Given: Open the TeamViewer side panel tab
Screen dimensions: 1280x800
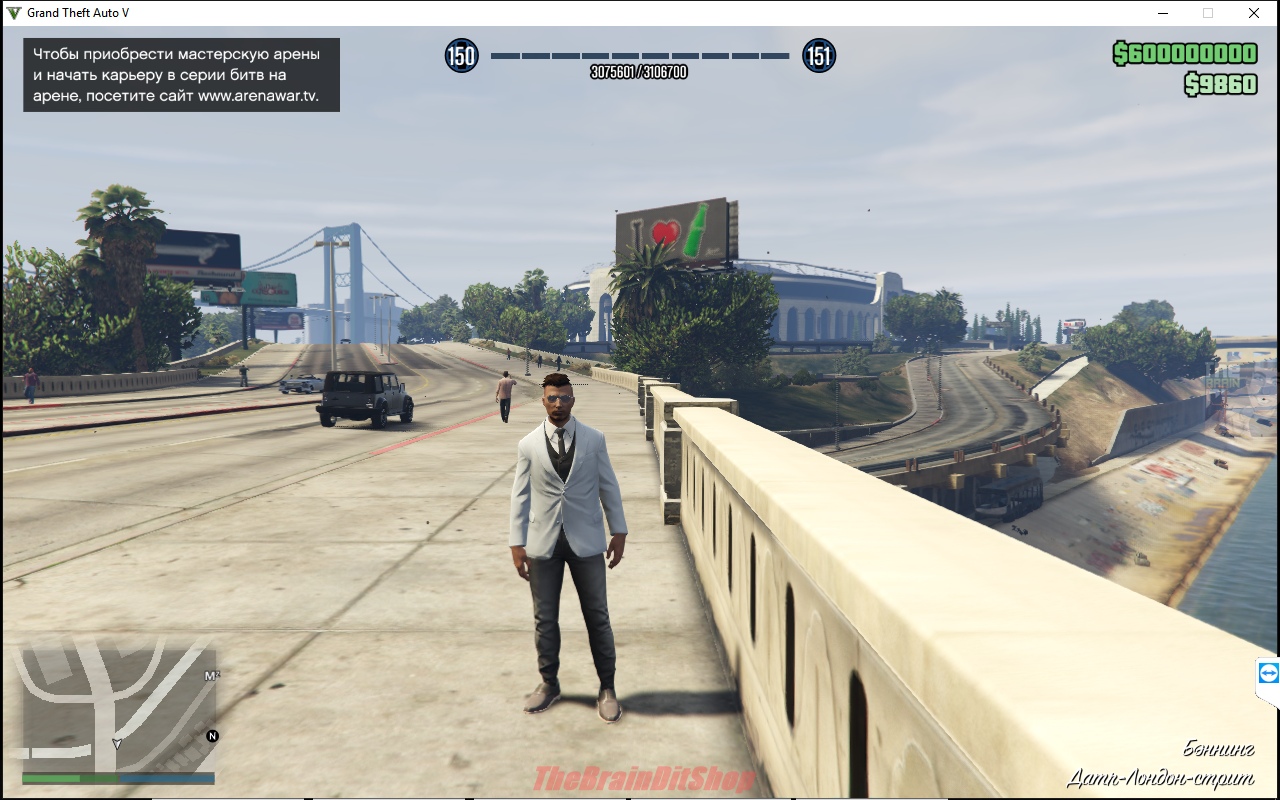Looking at the screenshot, I should click(1268, 674).
